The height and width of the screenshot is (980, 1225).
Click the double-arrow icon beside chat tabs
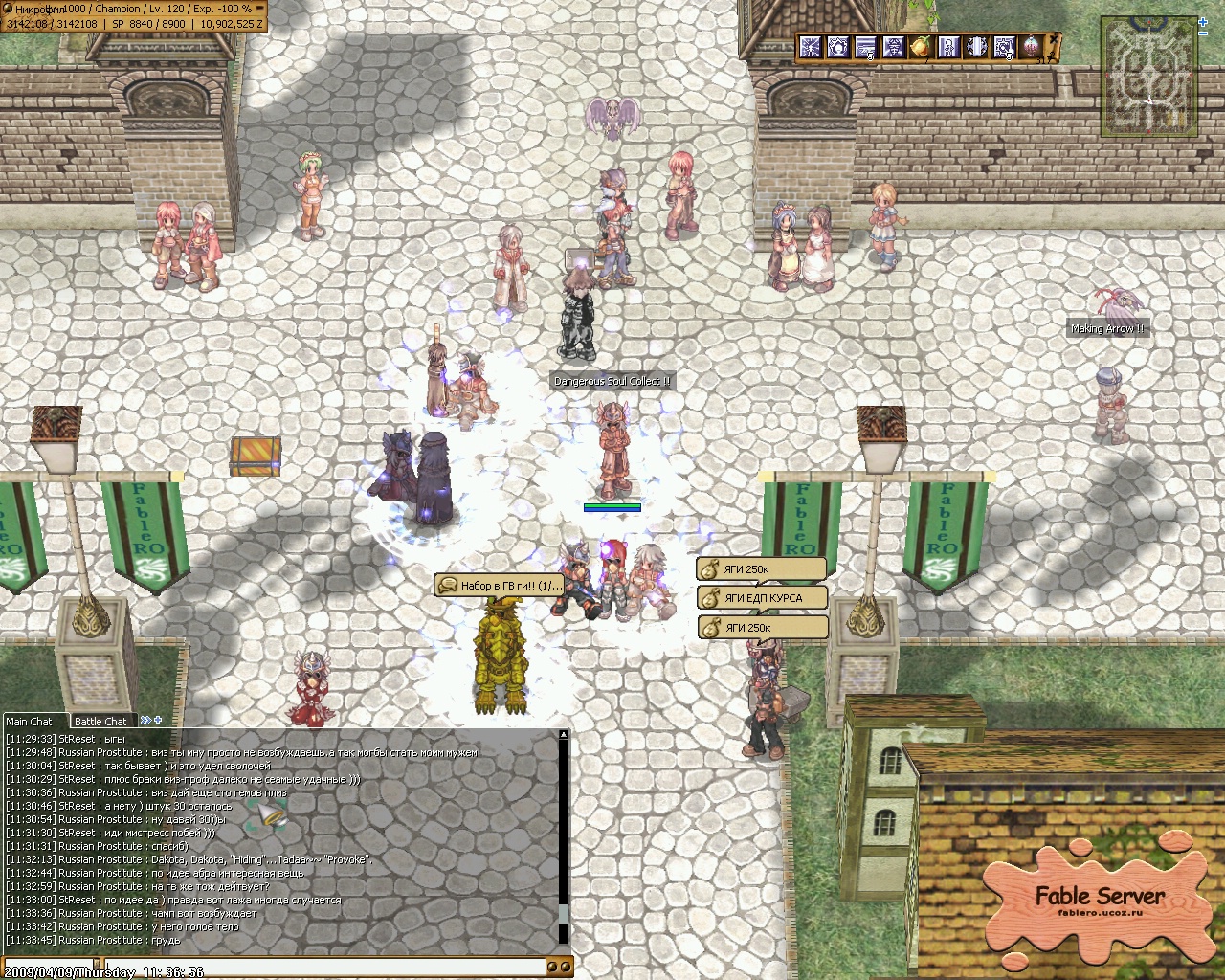(x=145, y=721)
